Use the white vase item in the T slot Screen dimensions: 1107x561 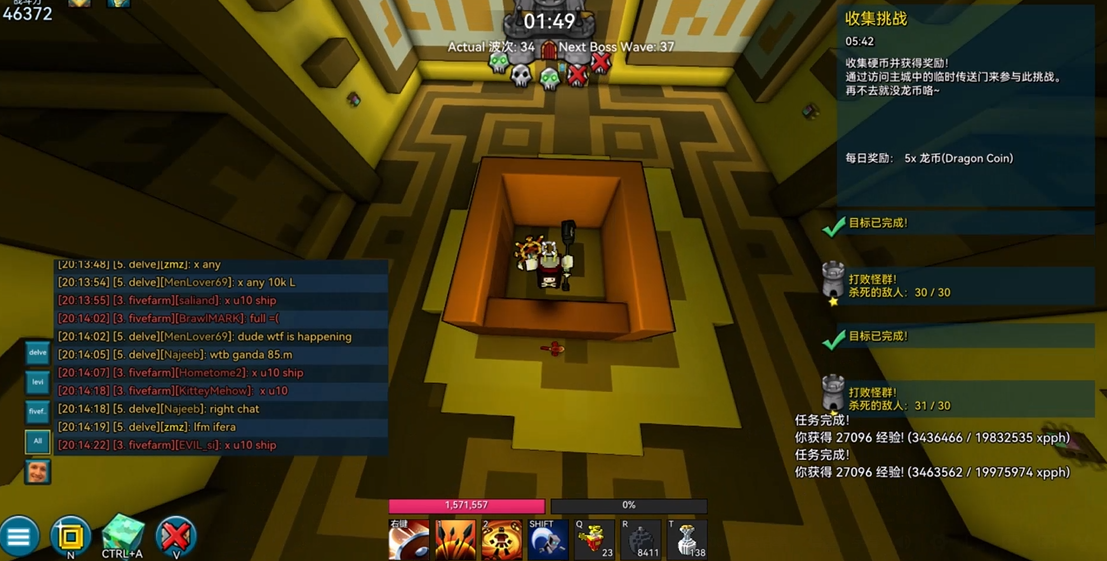687,540
